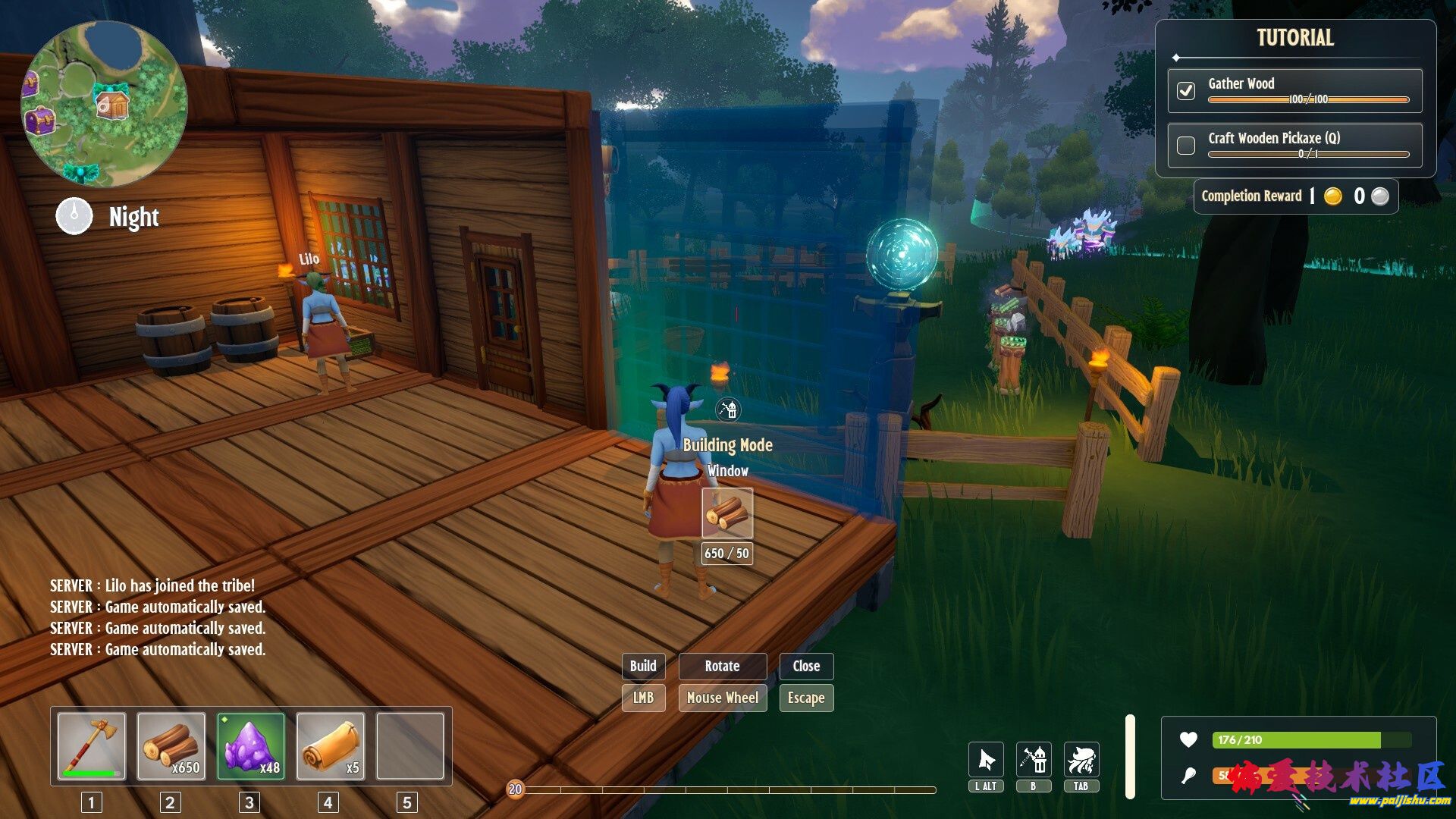Click the purple chest minimap marker

39,121
